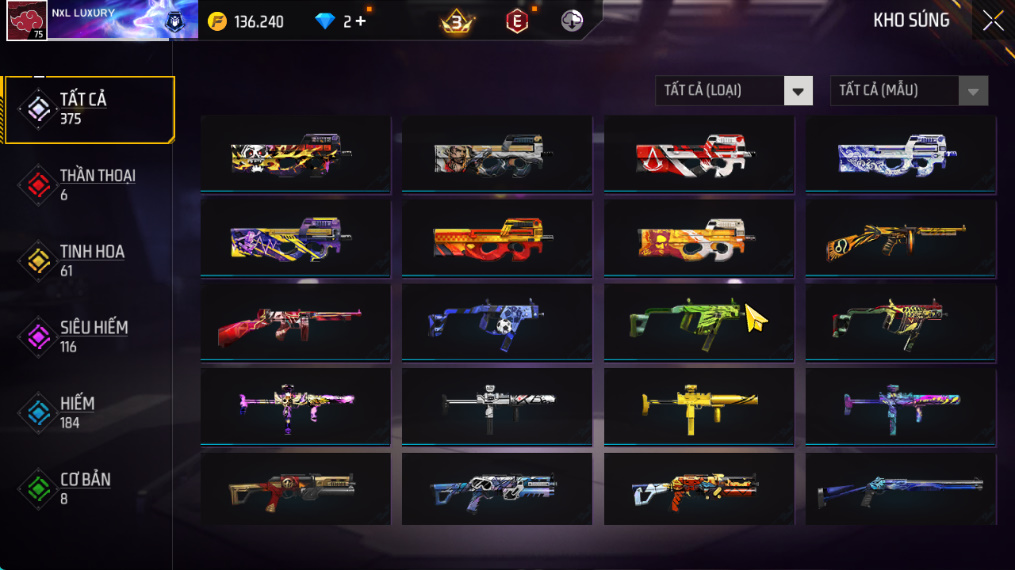Show the SIÊU HIẾM weapon skins
Screen dimensions: 1015x570
coord(88,336)
